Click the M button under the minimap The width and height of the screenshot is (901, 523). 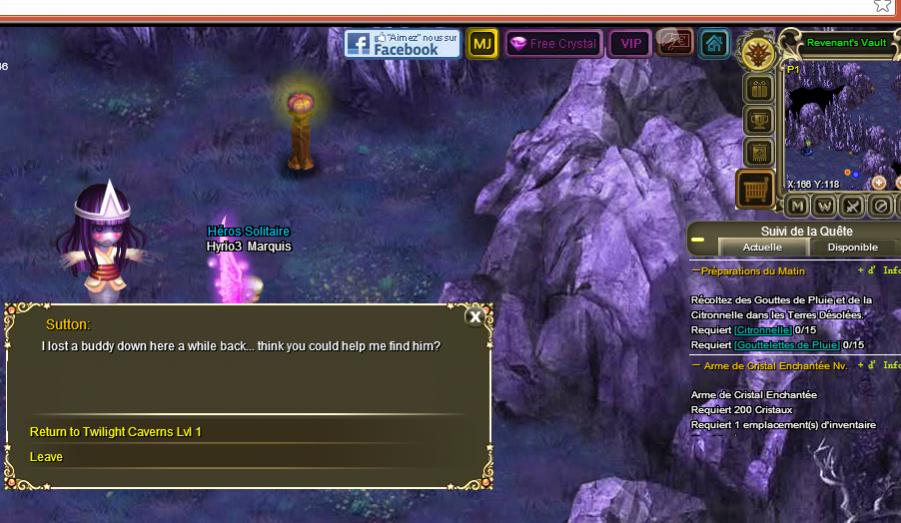pos(797,206)
